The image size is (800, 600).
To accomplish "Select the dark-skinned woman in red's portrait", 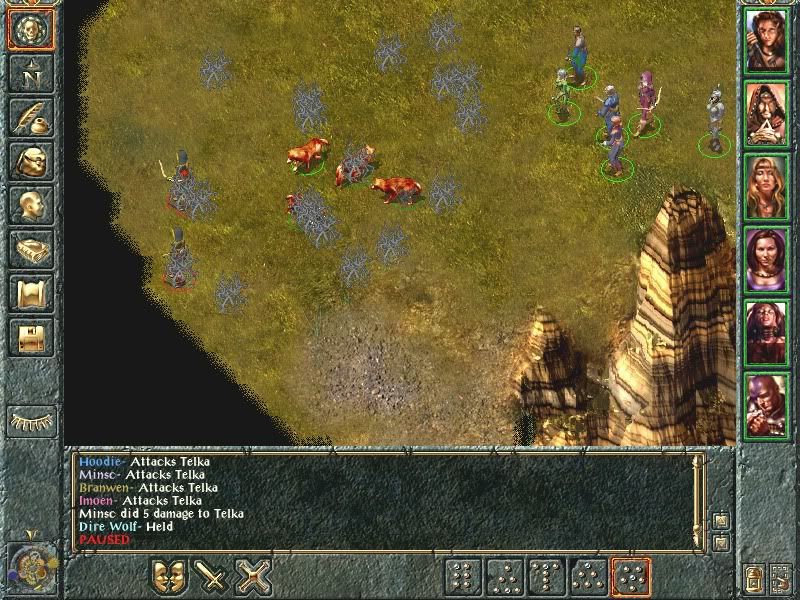I will click(767, 331).
